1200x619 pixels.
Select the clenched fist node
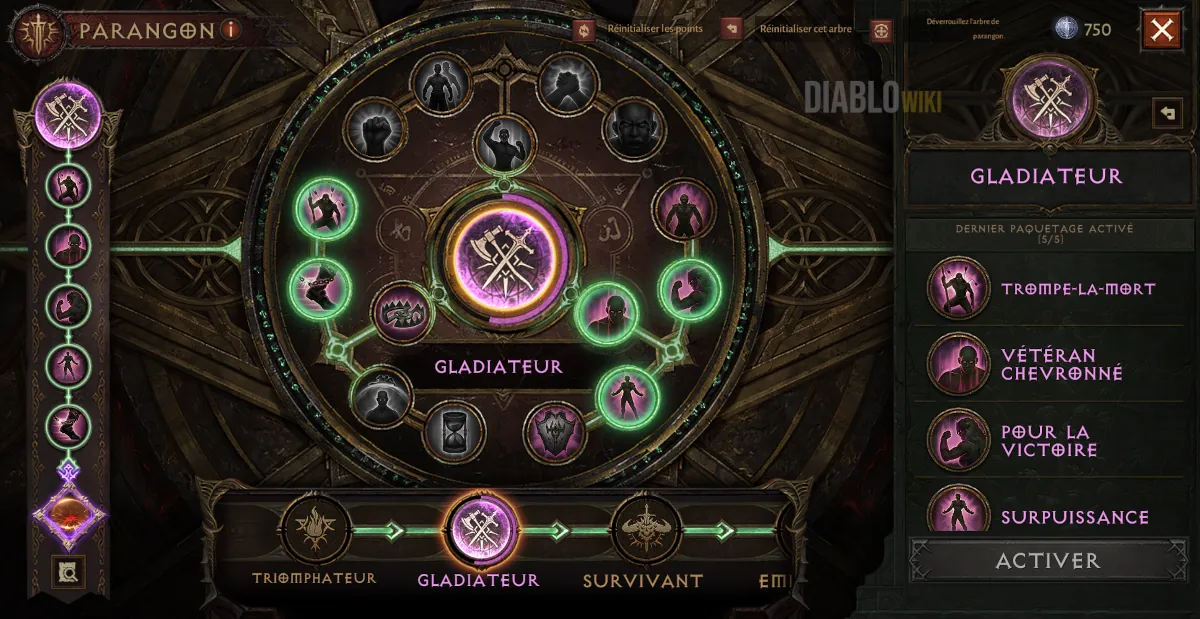coord(375,129)
